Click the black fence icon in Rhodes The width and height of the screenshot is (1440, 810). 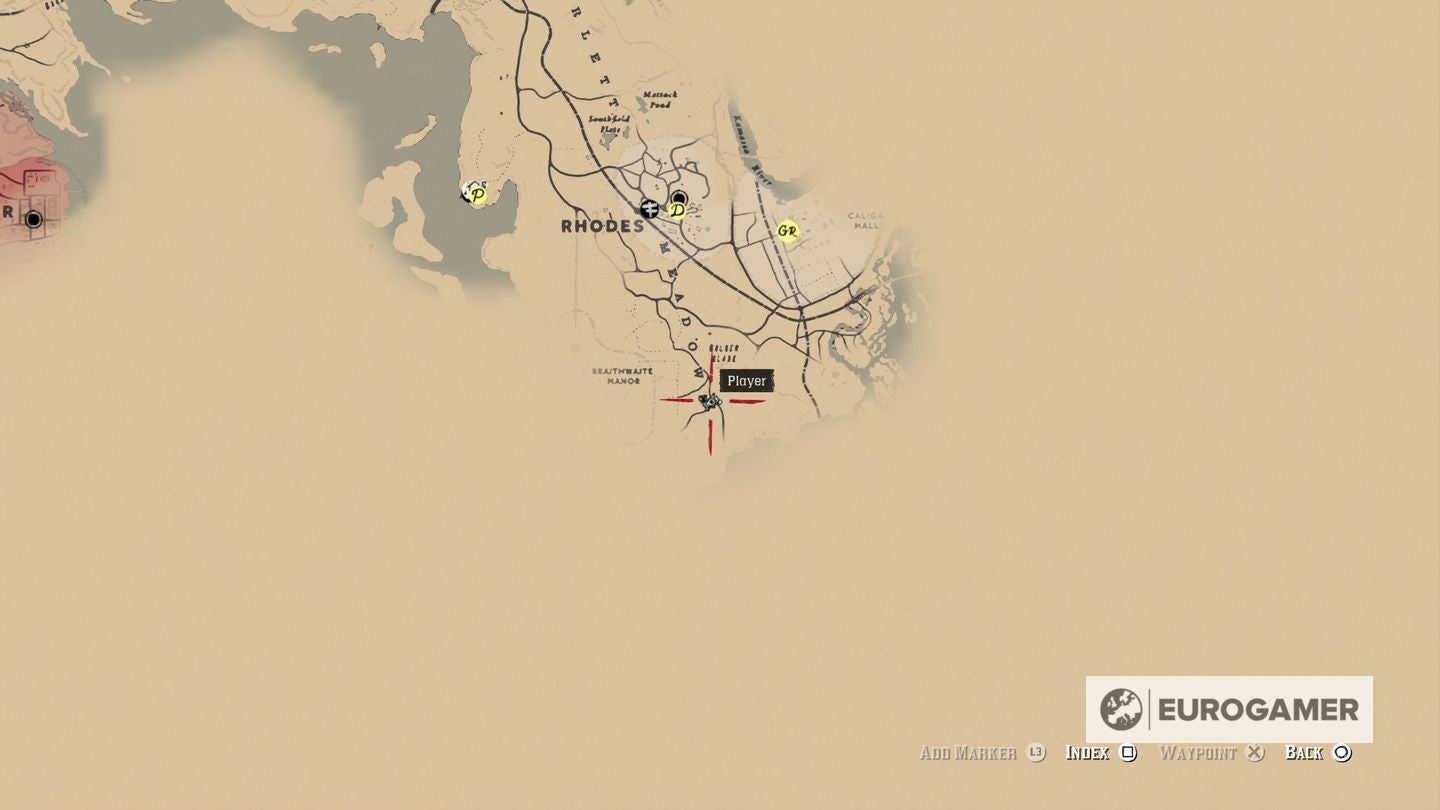point(651,209)
